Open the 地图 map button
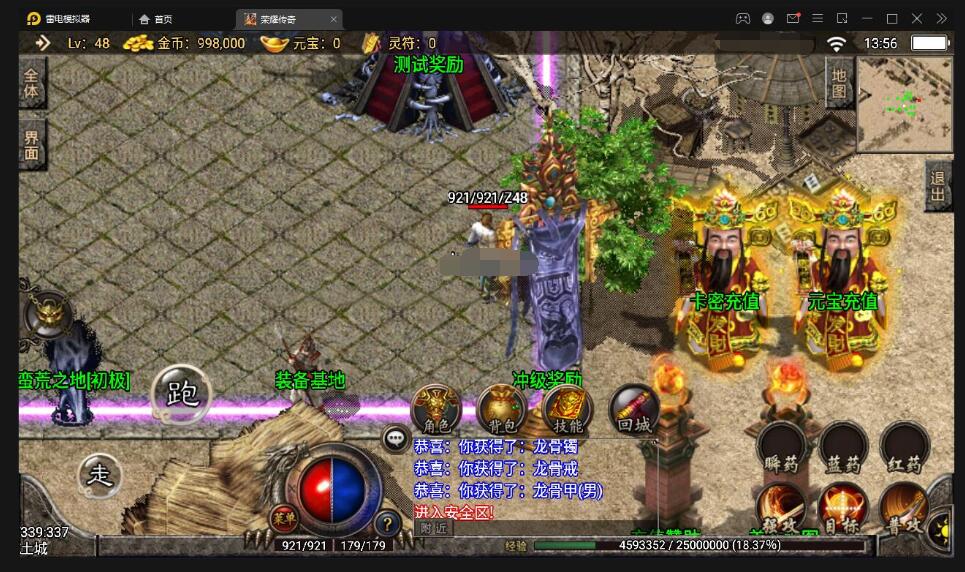The width and height of the screenshot is (965, 572). pos(838,83)
